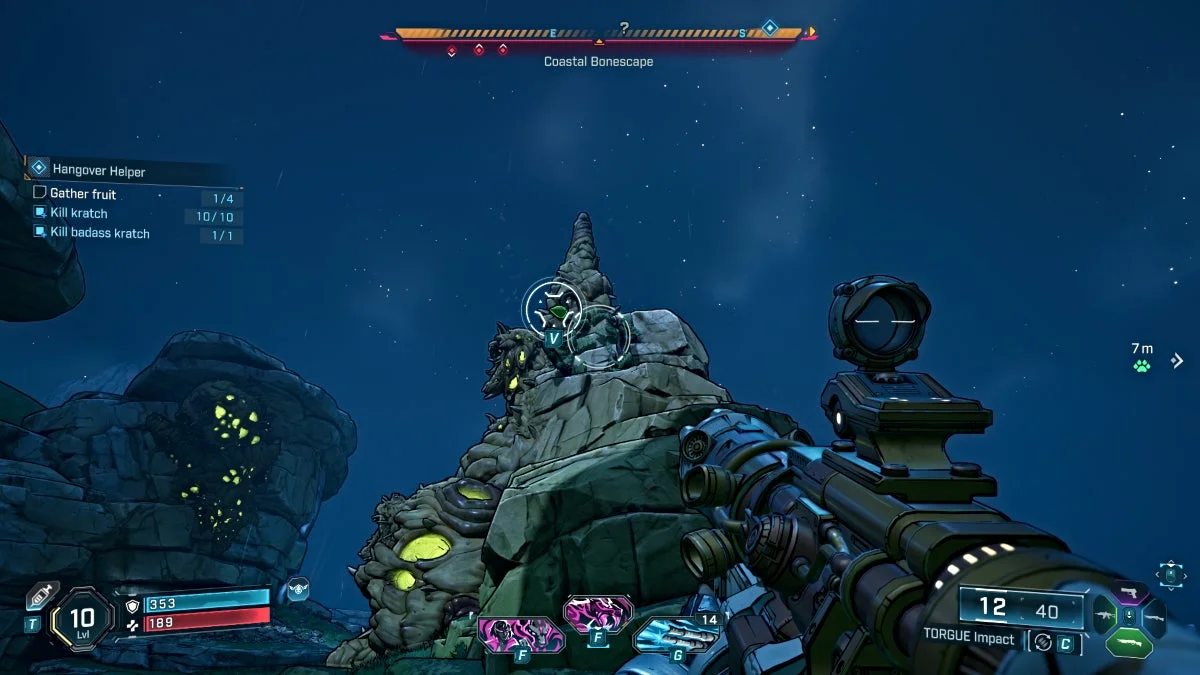1200x675 pixels.
Task: Click the blue diamond quest marker on compass
Action: pos(770,28)
